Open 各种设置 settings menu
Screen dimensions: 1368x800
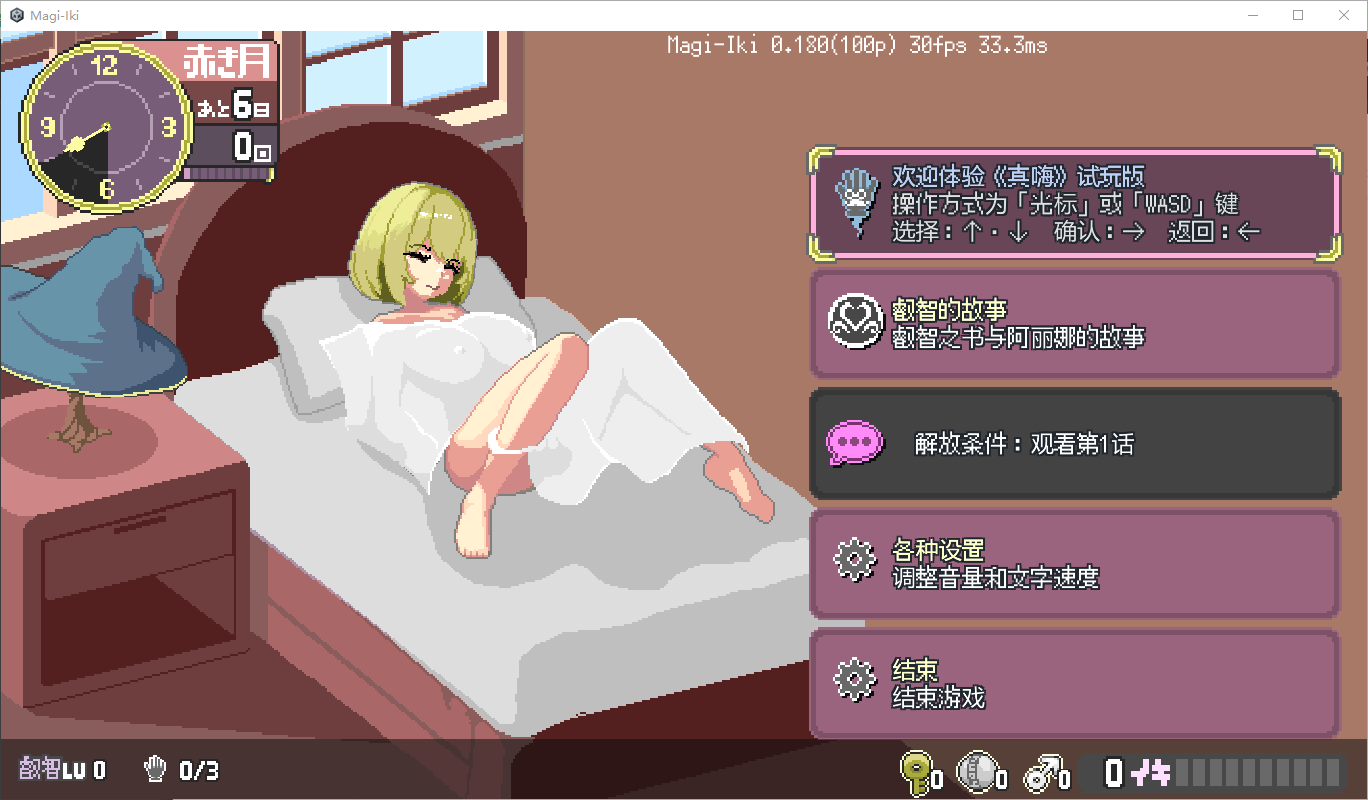tap(1073, 564)
